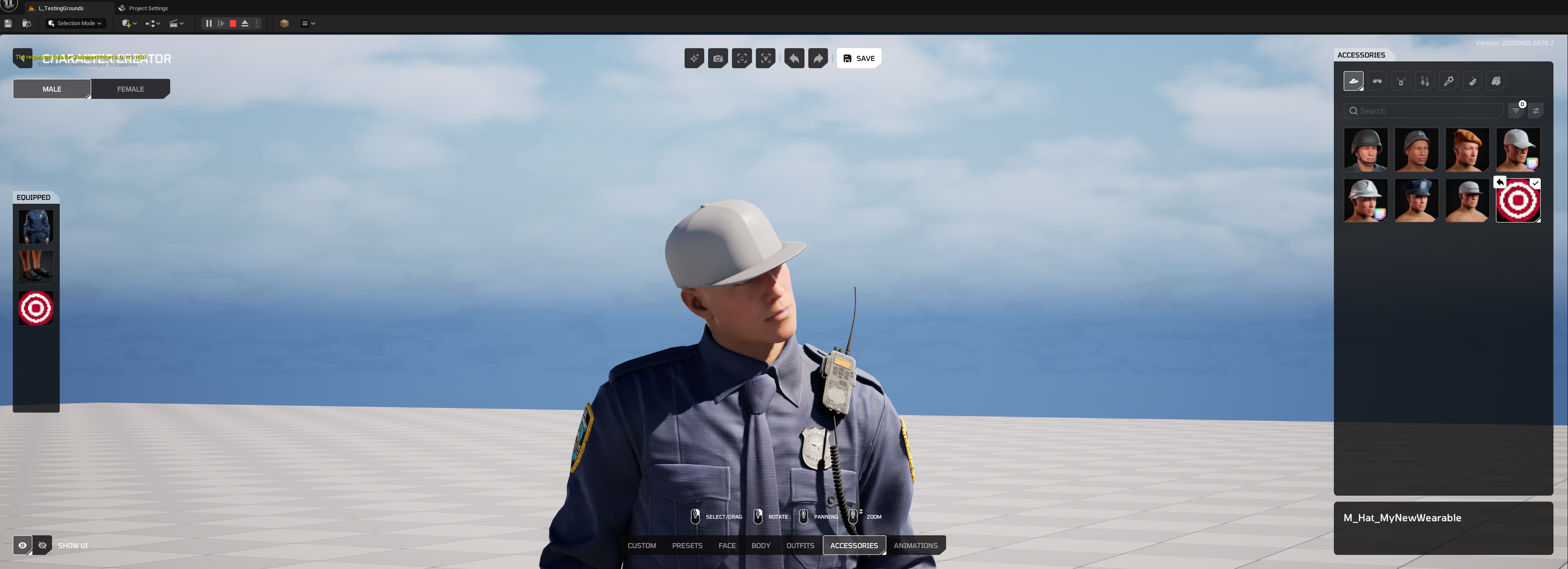Viewport: 1568px width, 569px height.
Task: Open the accessory filter icon beside search
Action: point(1516,110)
